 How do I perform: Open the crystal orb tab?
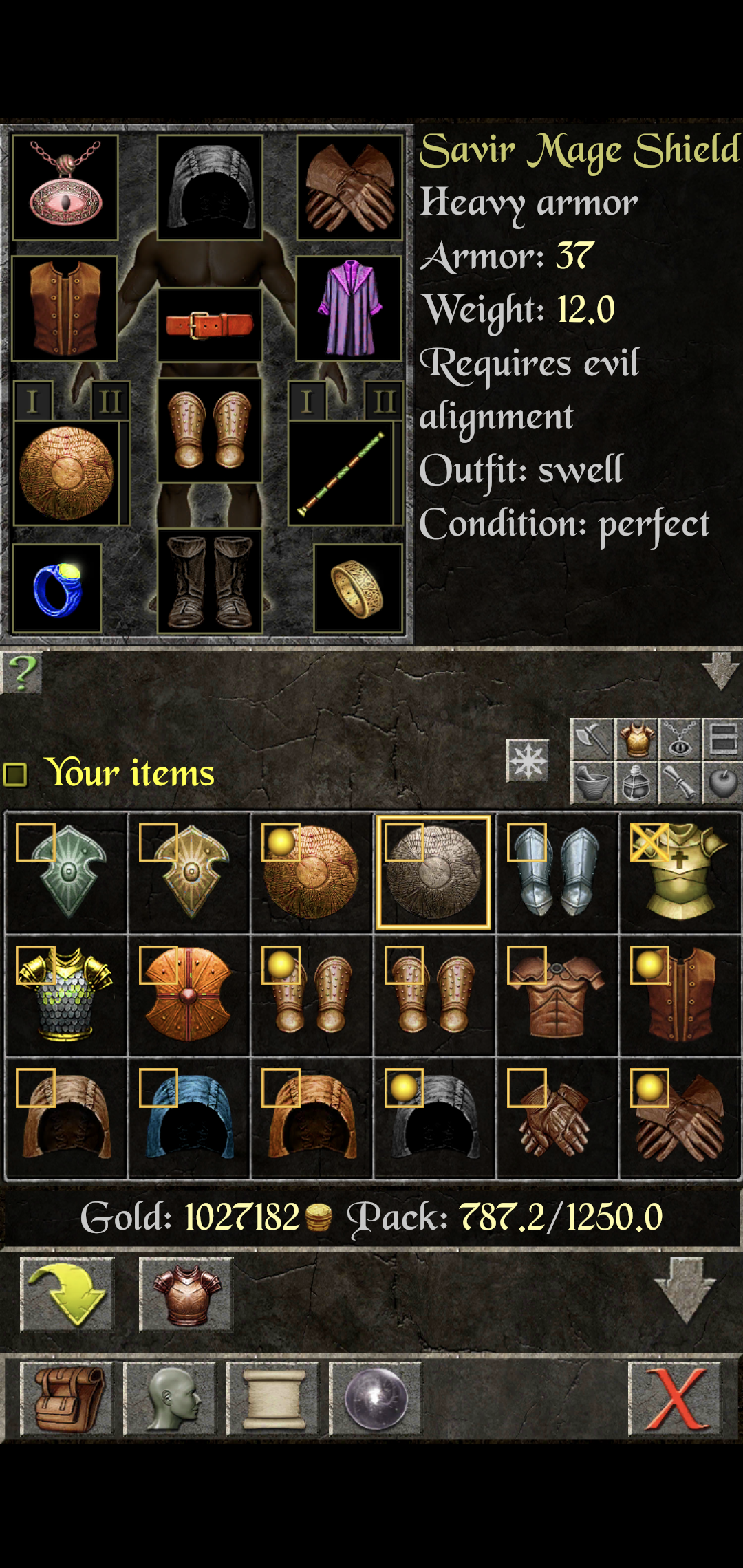[x=376, y=1399]
